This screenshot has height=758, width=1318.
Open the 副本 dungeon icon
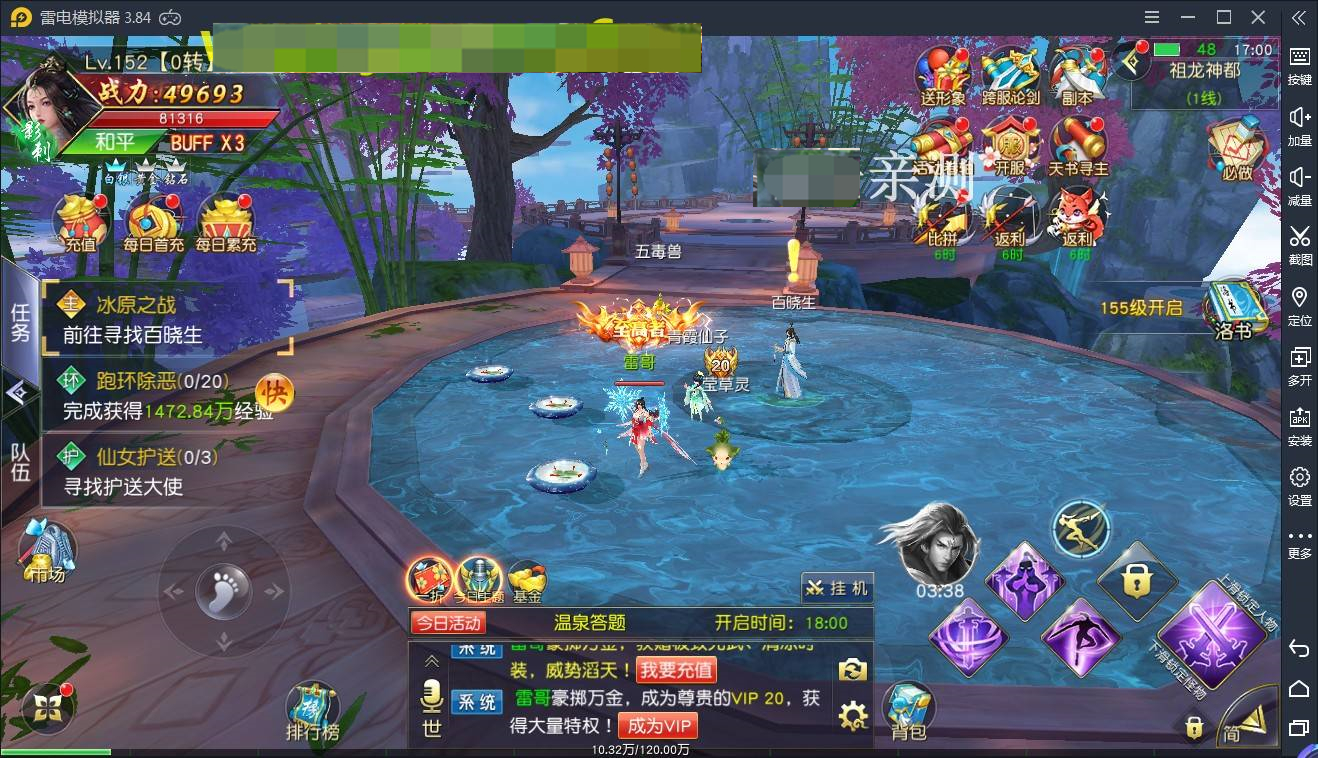[x=1077, y=75]
